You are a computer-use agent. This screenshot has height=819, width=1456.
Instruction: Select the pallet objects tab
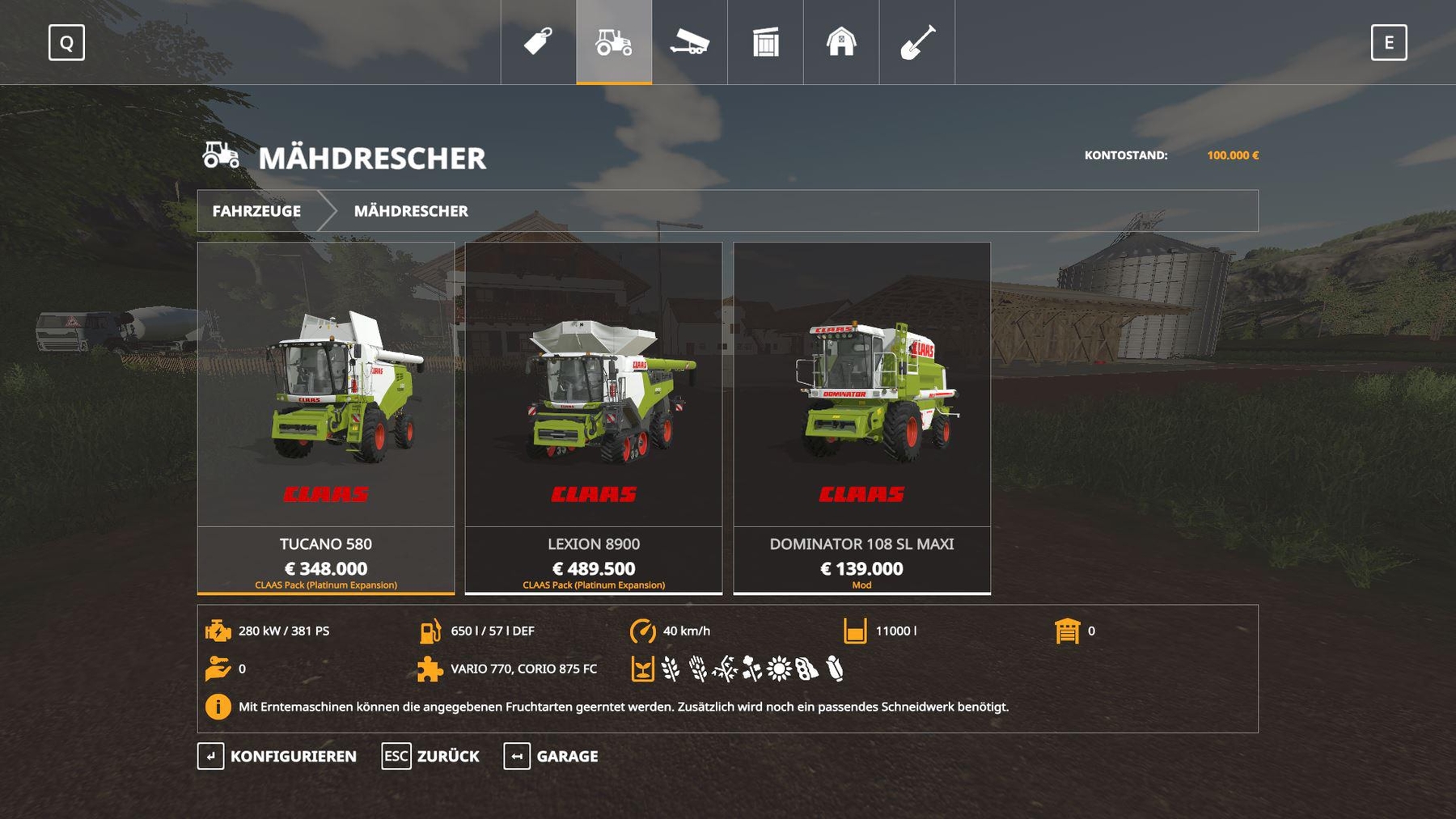[x=765, y=42]
